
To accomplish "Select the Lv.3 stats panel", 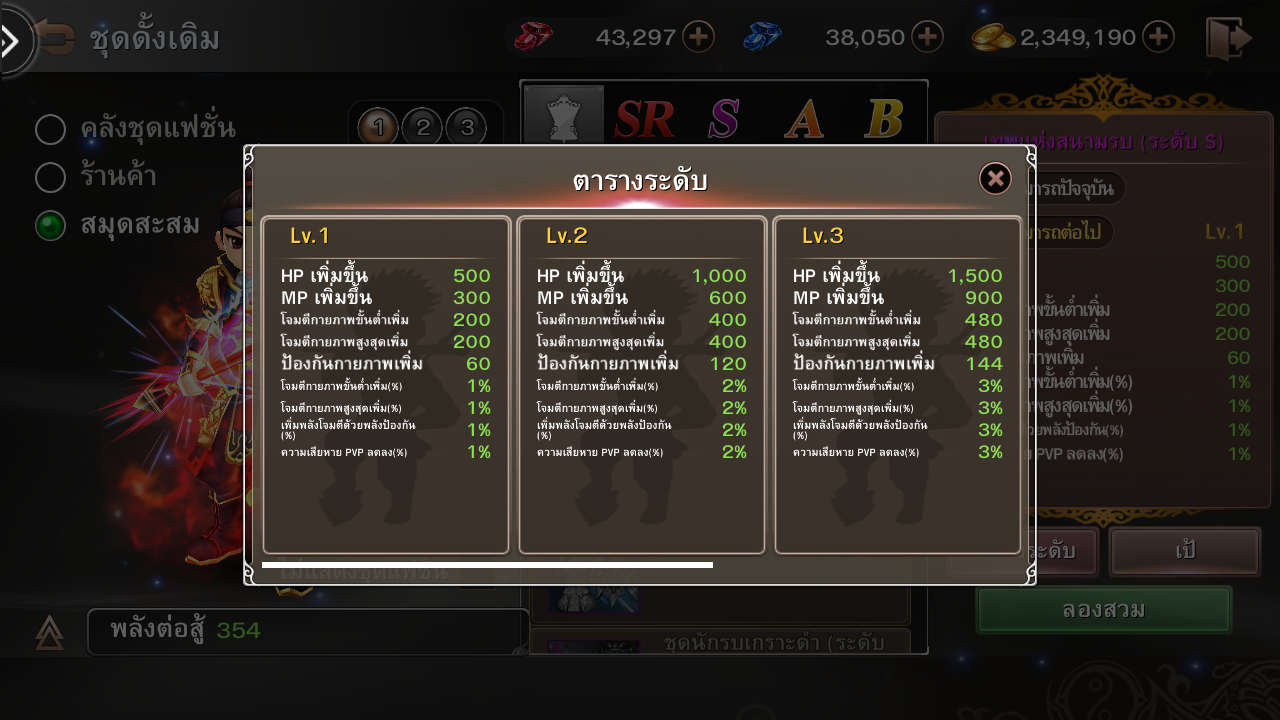I will (x=898, y=385).
